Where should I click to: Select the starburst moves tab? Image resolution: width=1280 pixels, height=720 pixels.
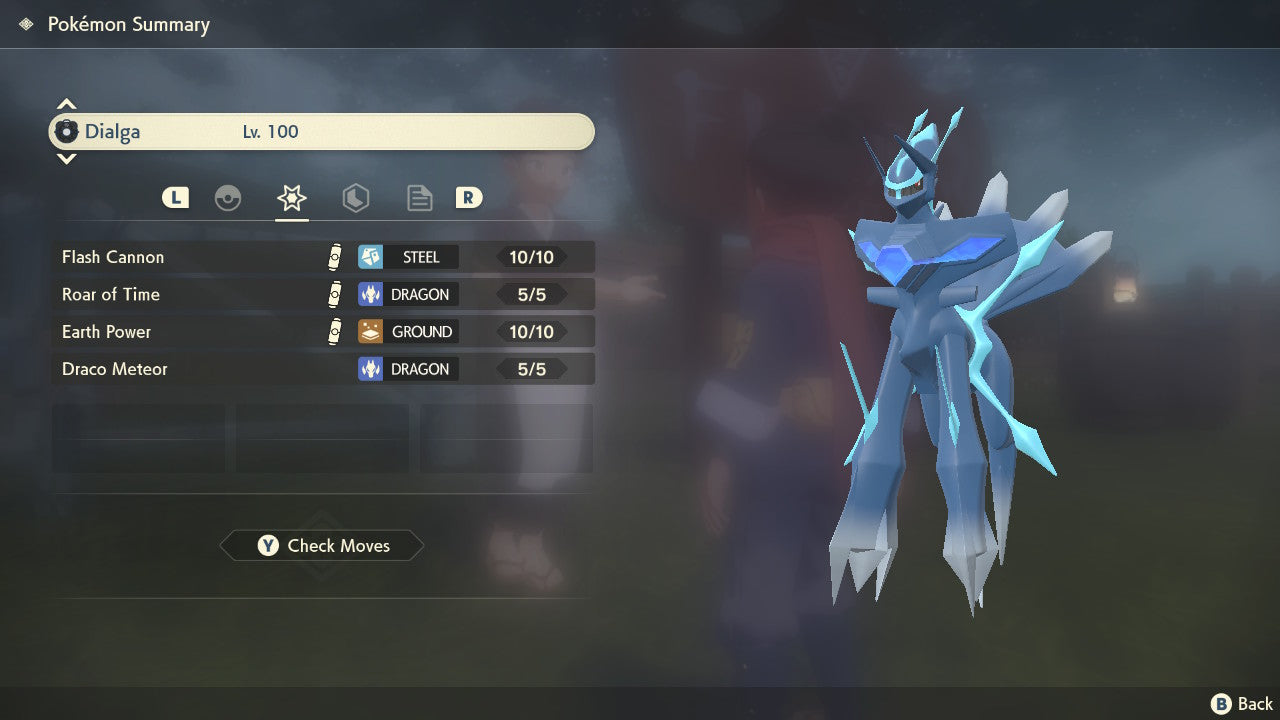(x=291, y=198)
